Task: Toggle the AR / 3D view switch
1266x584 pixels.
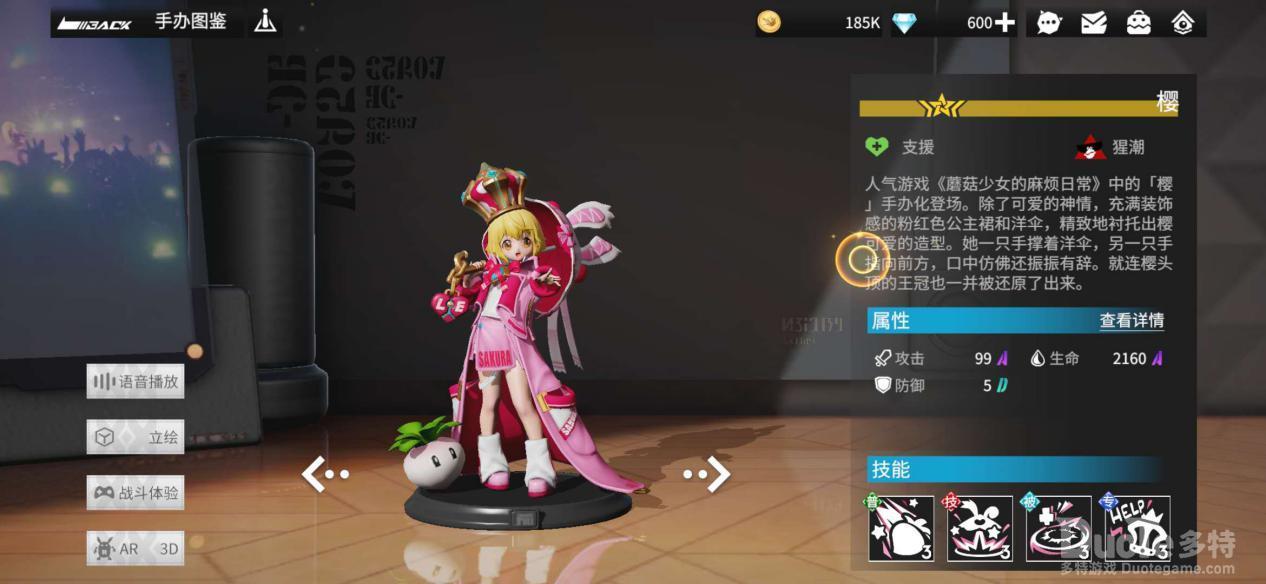Action: pyautogui.click(x=136, y=548)
